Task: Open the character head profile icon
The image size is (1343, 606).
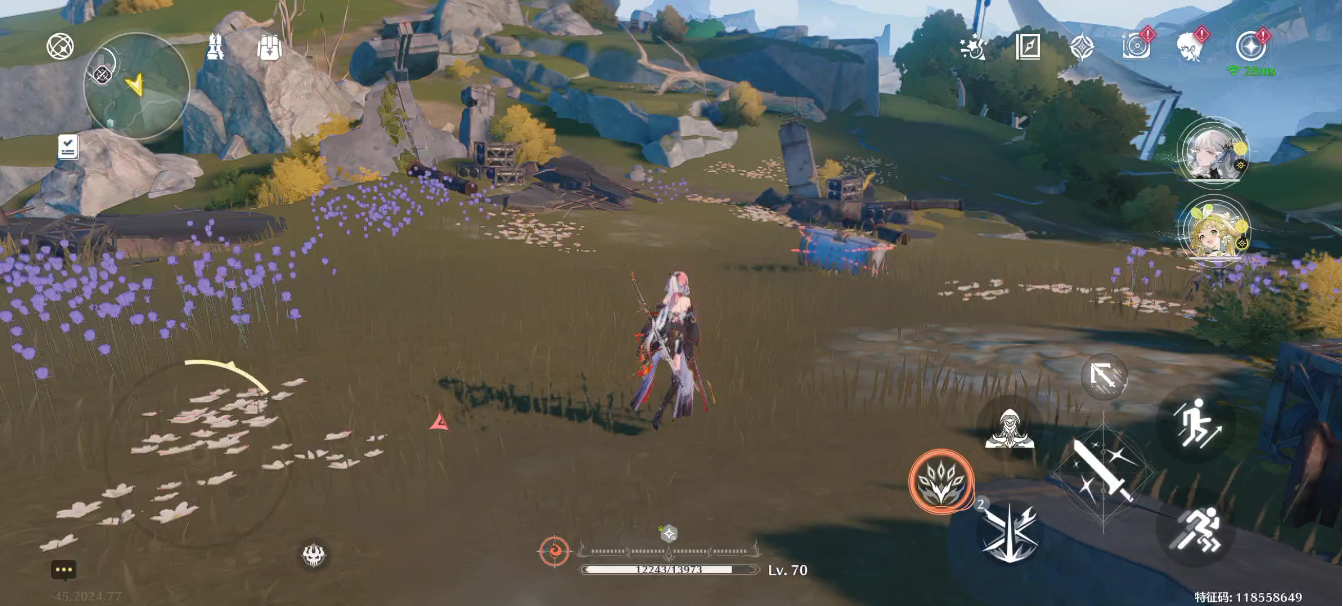Action: [x=1191, y=45]
